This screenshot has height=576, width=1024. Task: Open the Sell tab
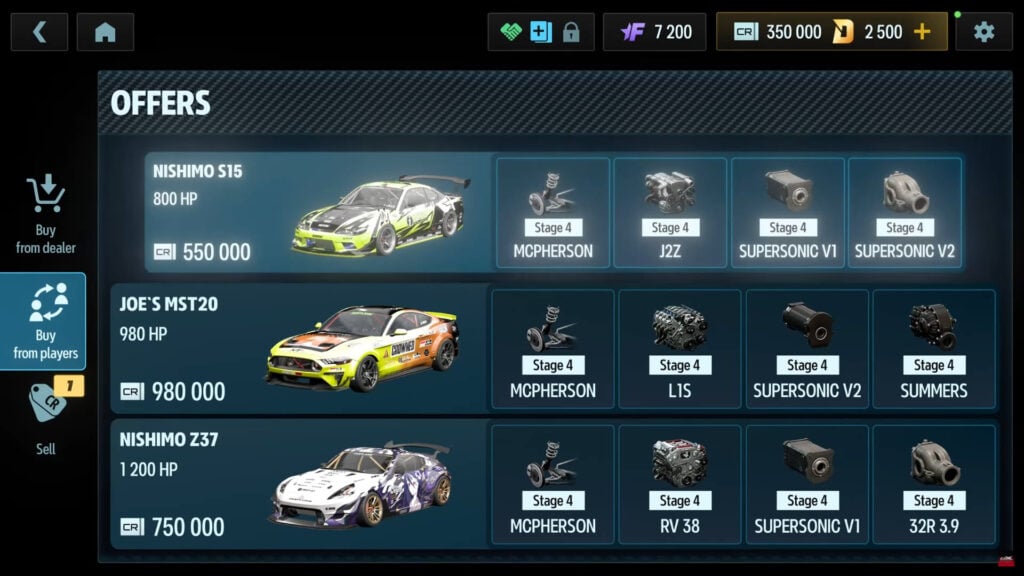(45, 420)
